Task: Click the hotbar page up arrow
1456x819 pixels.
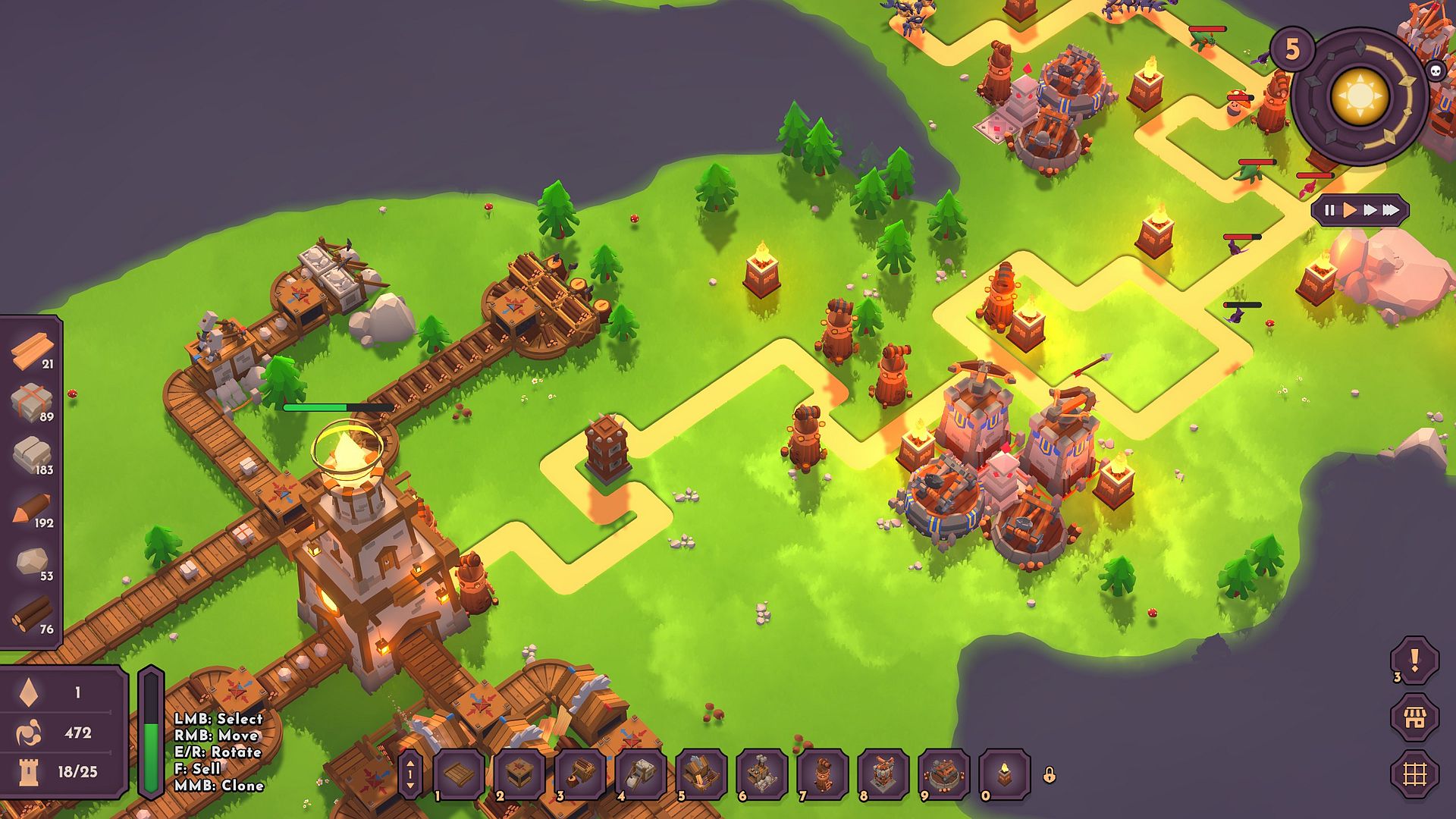Action: [410, 764]
